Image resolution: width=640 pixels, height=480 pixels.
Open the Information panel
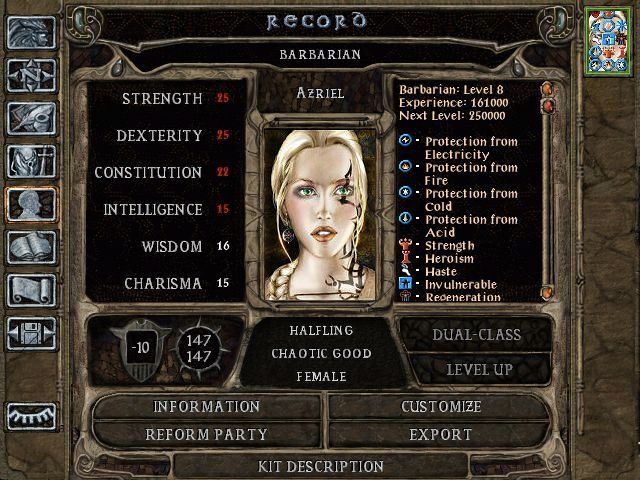[x=206, y=407]
